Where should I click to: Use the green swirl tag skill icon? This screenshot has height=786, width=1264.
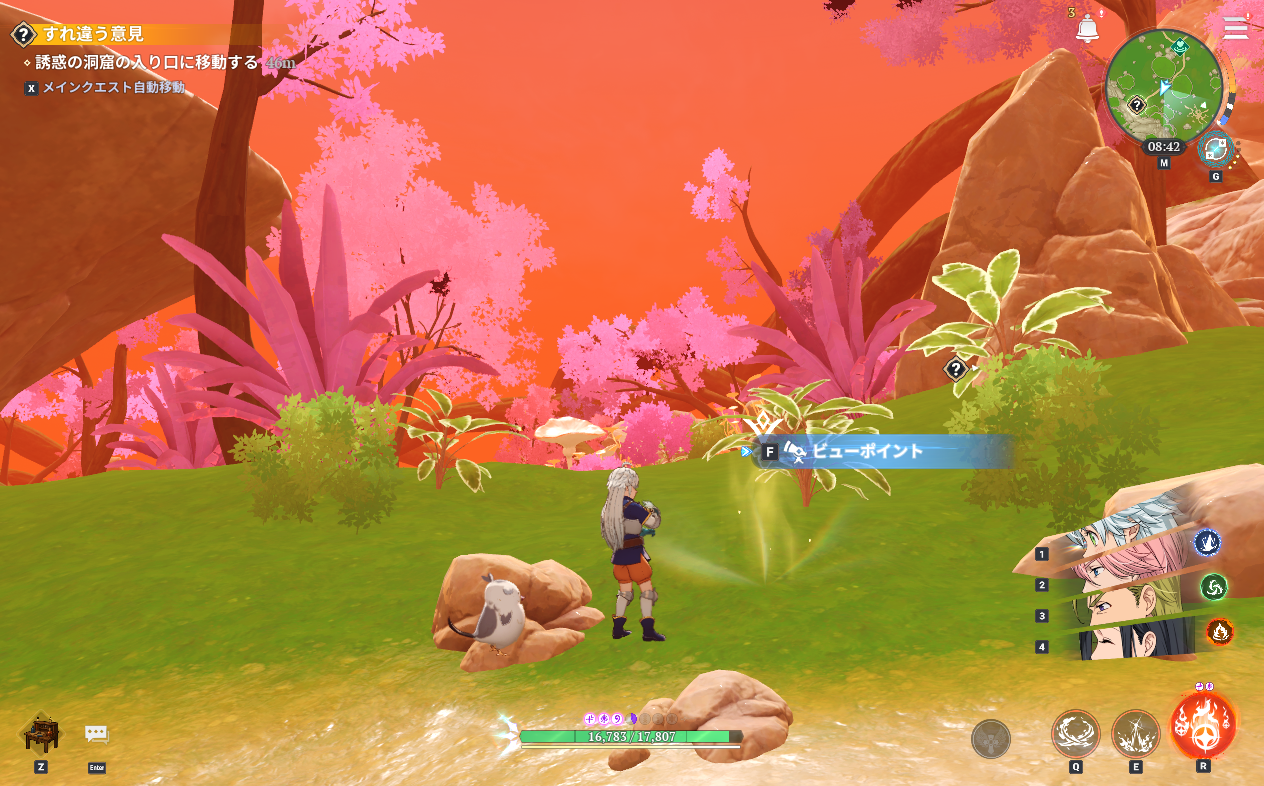1213,586
